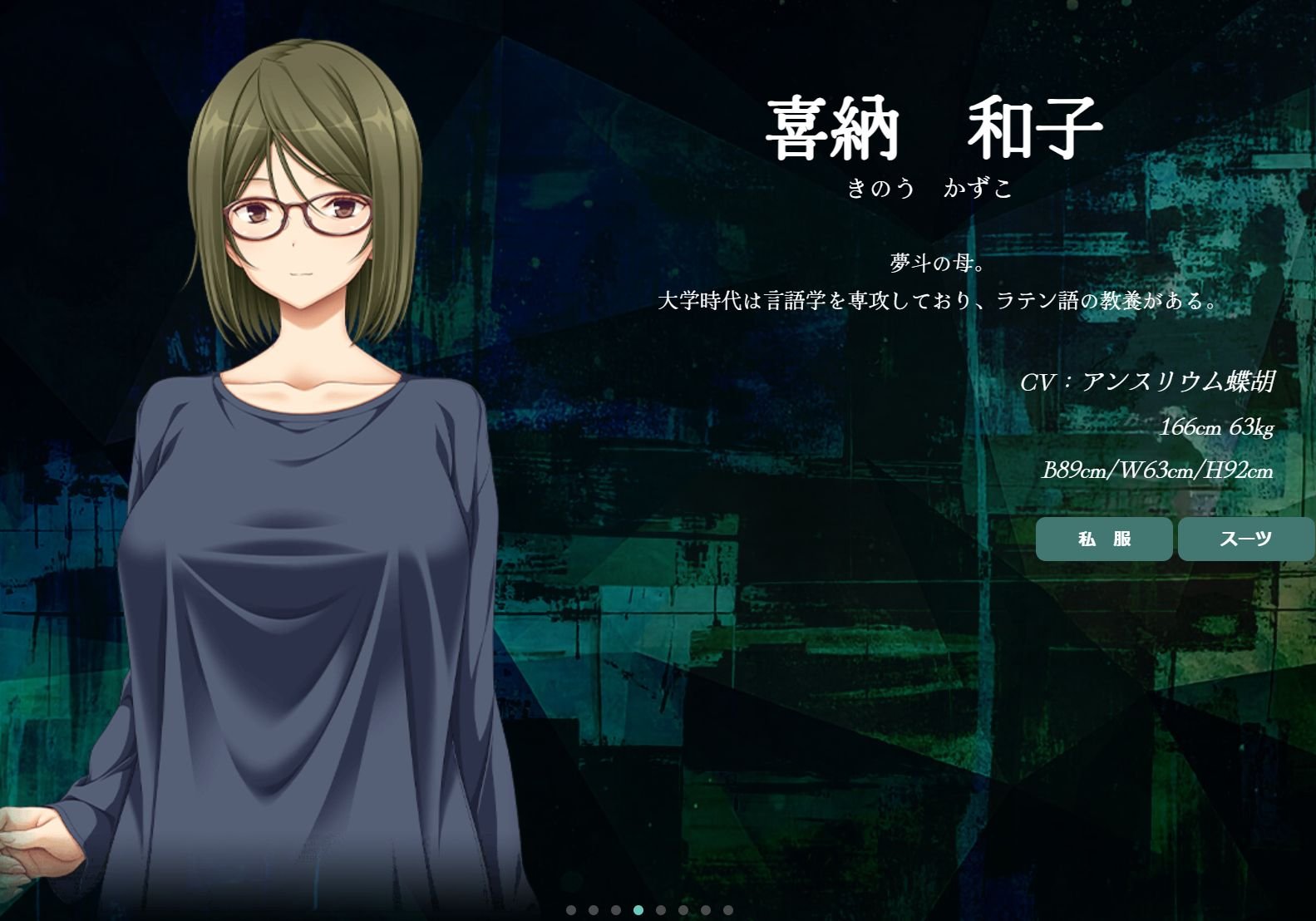Switch to the スーツ suit outfit

1245,539
